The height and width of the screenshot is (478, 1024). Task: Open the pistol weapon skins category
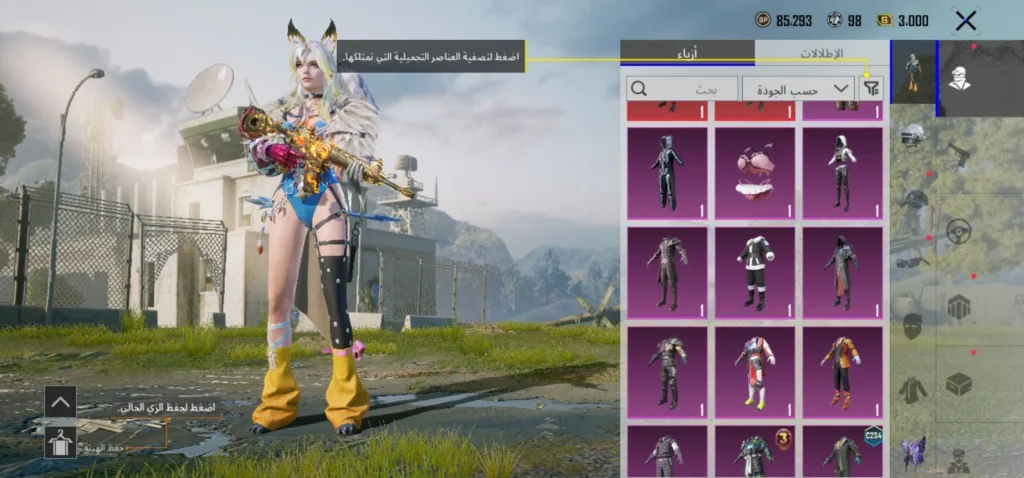959,152
